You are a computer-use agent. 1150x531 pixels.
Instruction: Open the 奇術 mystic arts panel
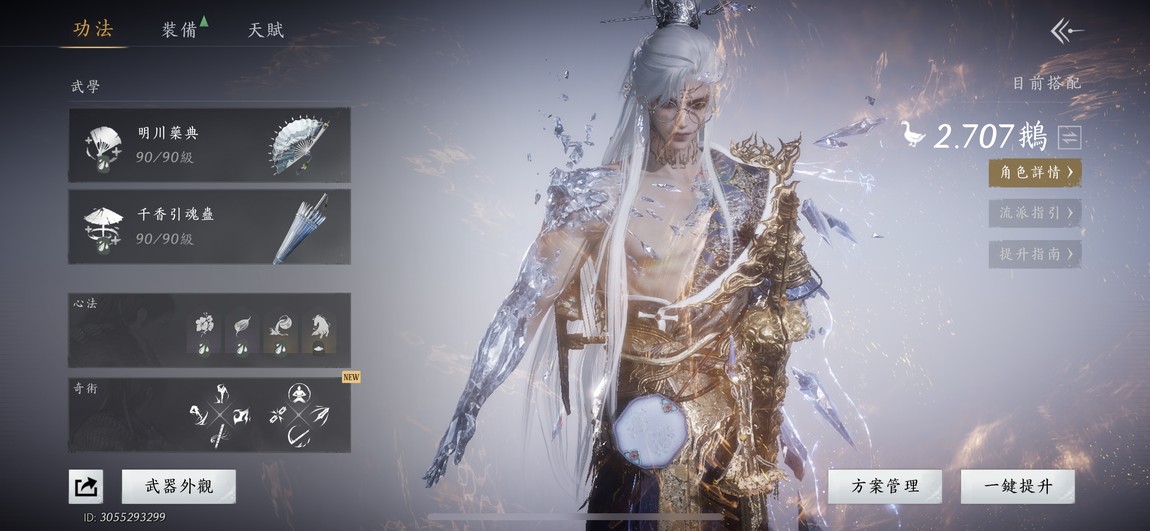(x=209, y=414)
